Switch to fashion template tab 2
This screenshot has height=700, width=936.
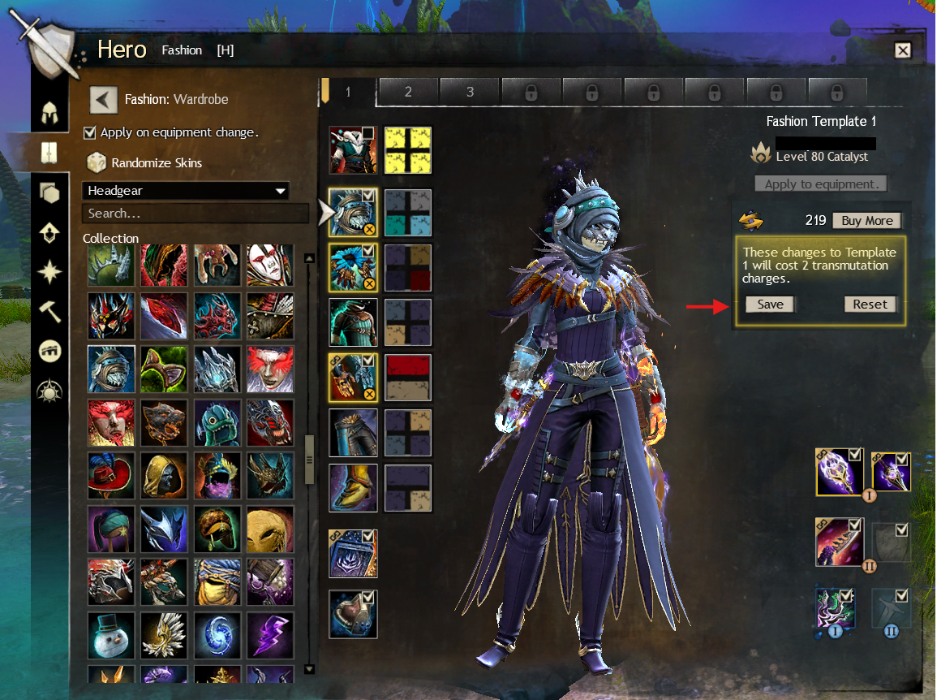coord(408,92)
